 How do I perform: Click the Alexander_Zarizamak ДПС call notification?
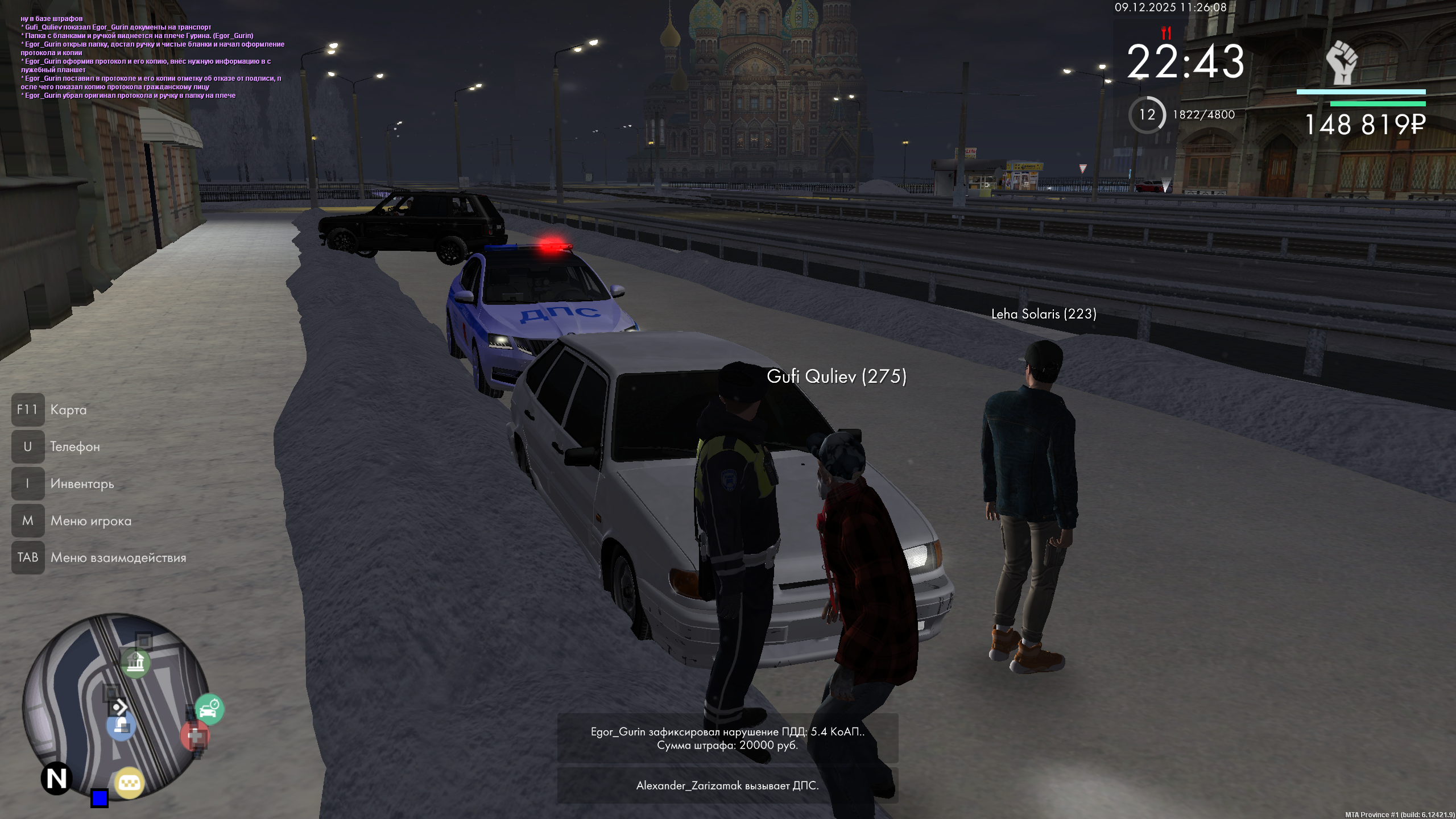tap(727, 785)
